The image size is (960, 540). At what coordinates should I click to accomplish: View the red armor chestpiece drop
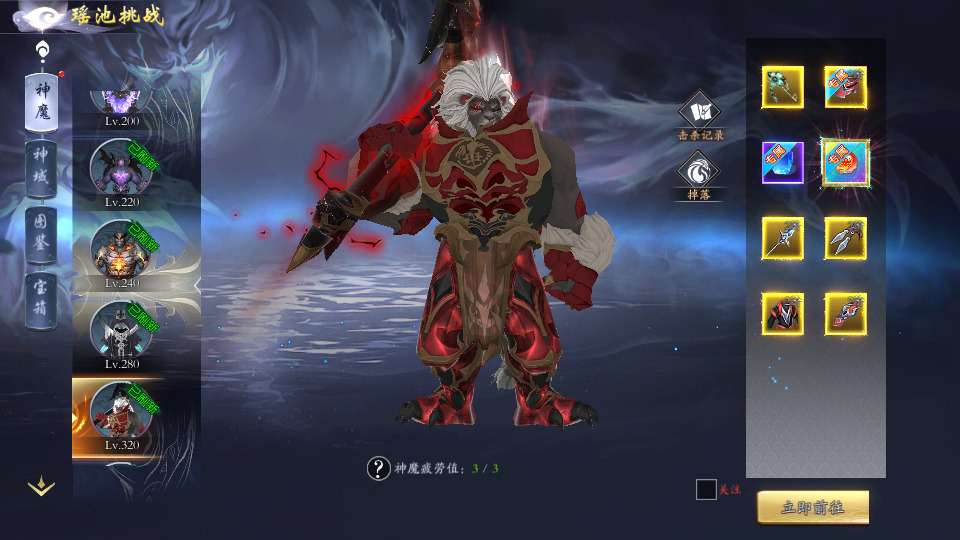point(782,314)
